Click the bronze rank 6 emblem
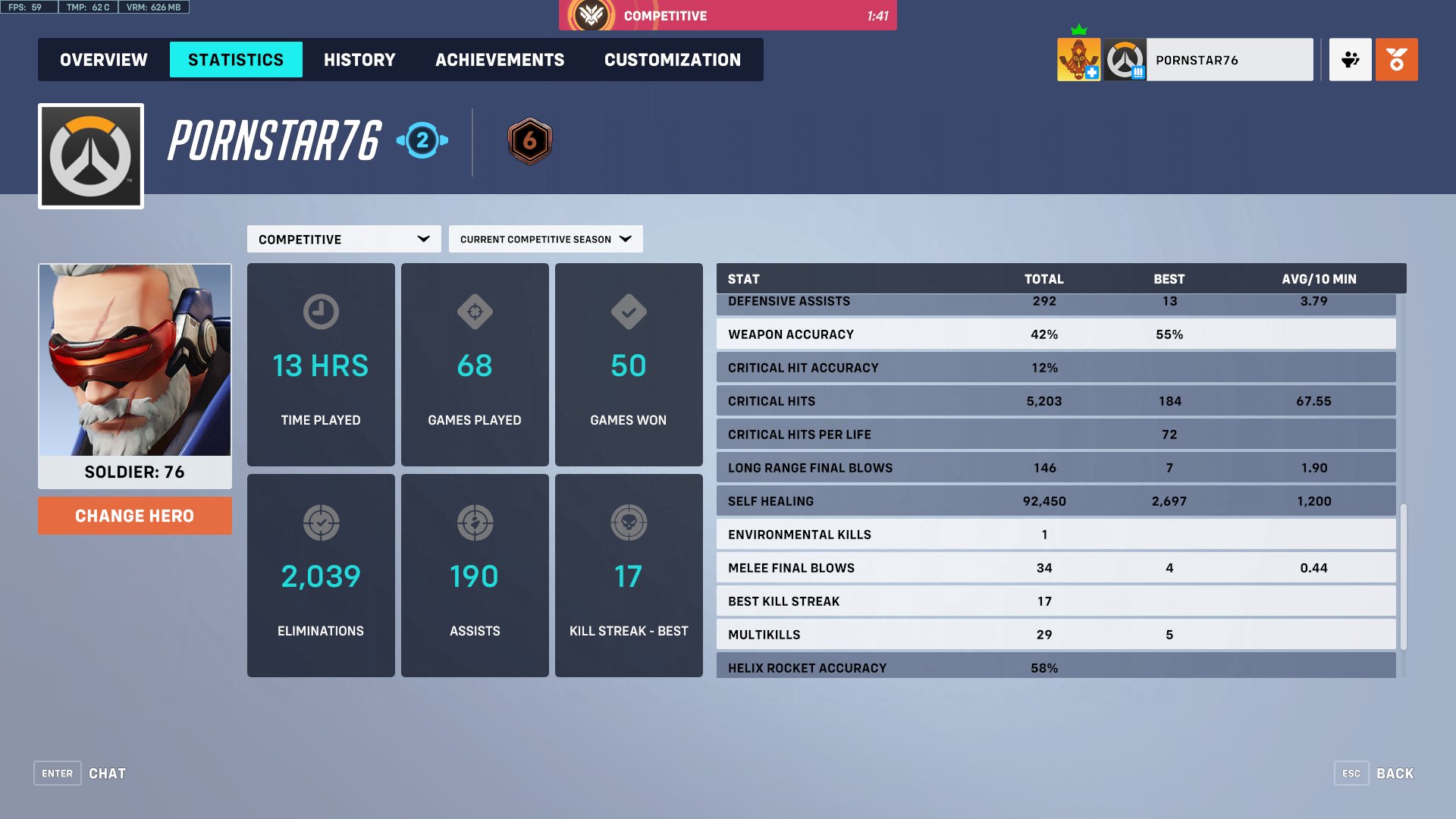 click(529, 140)
